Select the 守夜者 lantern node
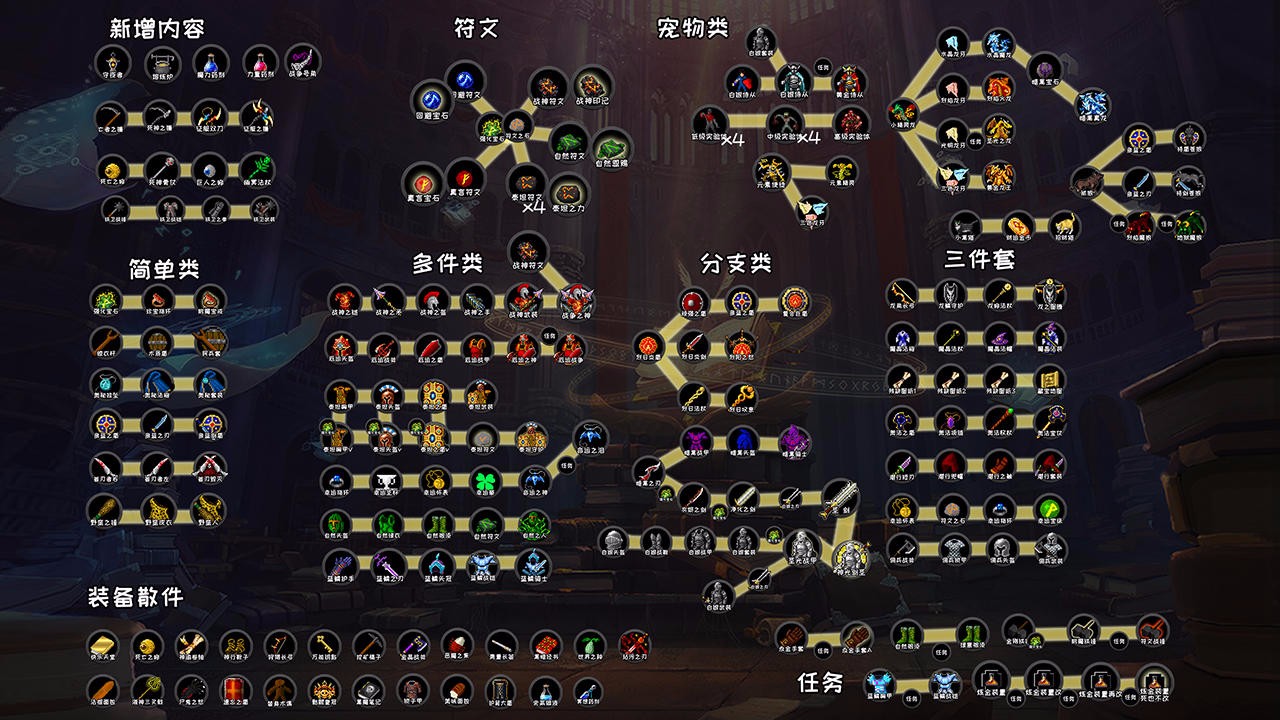Viewport: 1280px width, 720px height. (112, 64)
